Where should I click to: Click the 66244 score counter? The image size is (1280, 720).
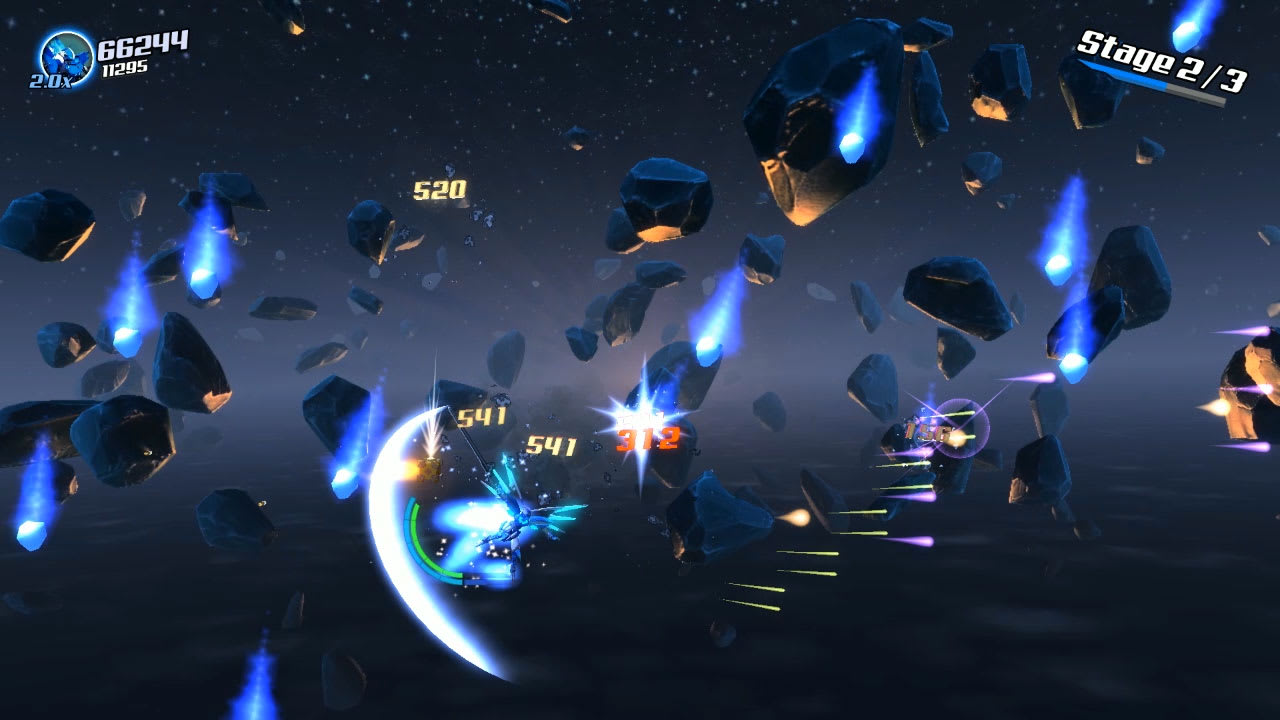point(141,44)
